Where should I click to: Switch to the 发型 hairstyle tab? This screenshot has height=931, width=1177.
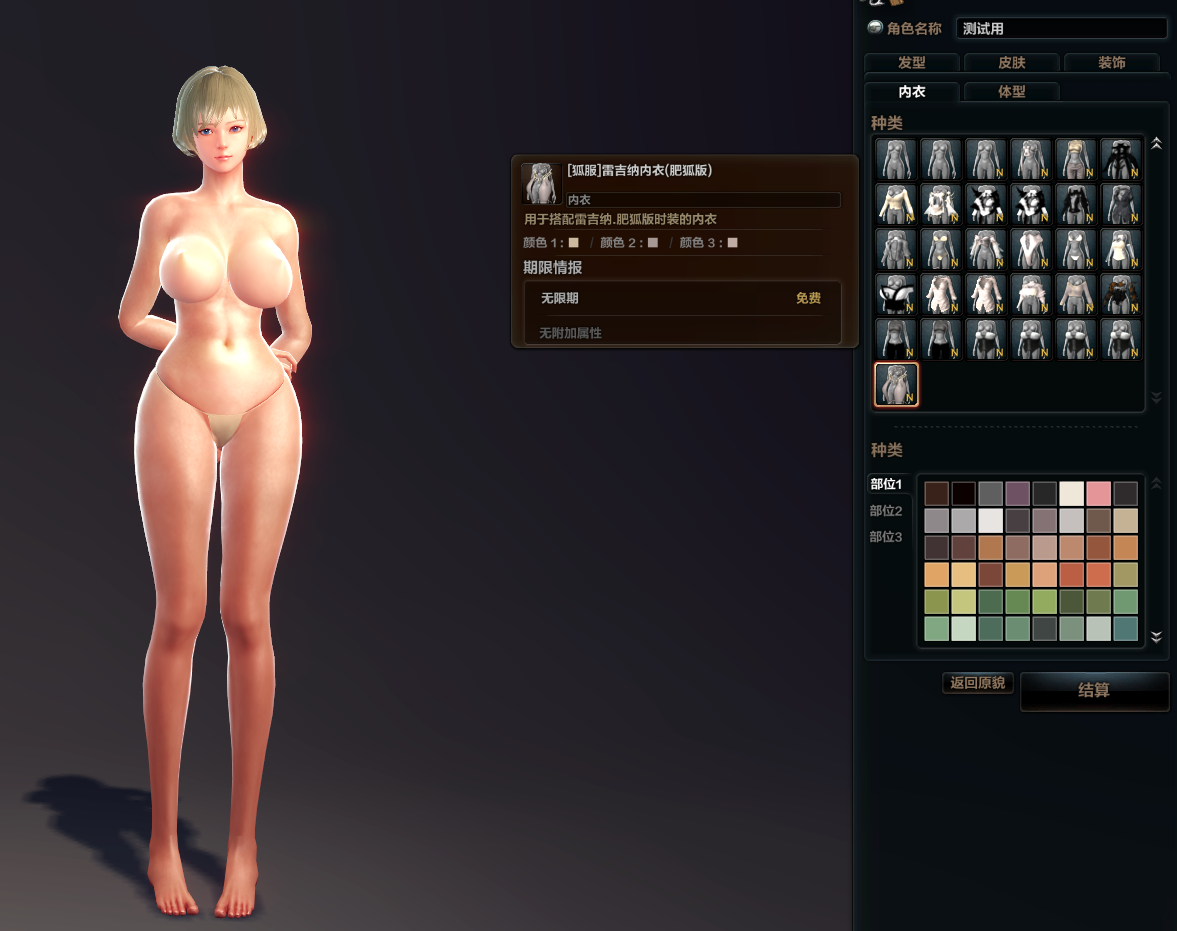pos(911,63)
